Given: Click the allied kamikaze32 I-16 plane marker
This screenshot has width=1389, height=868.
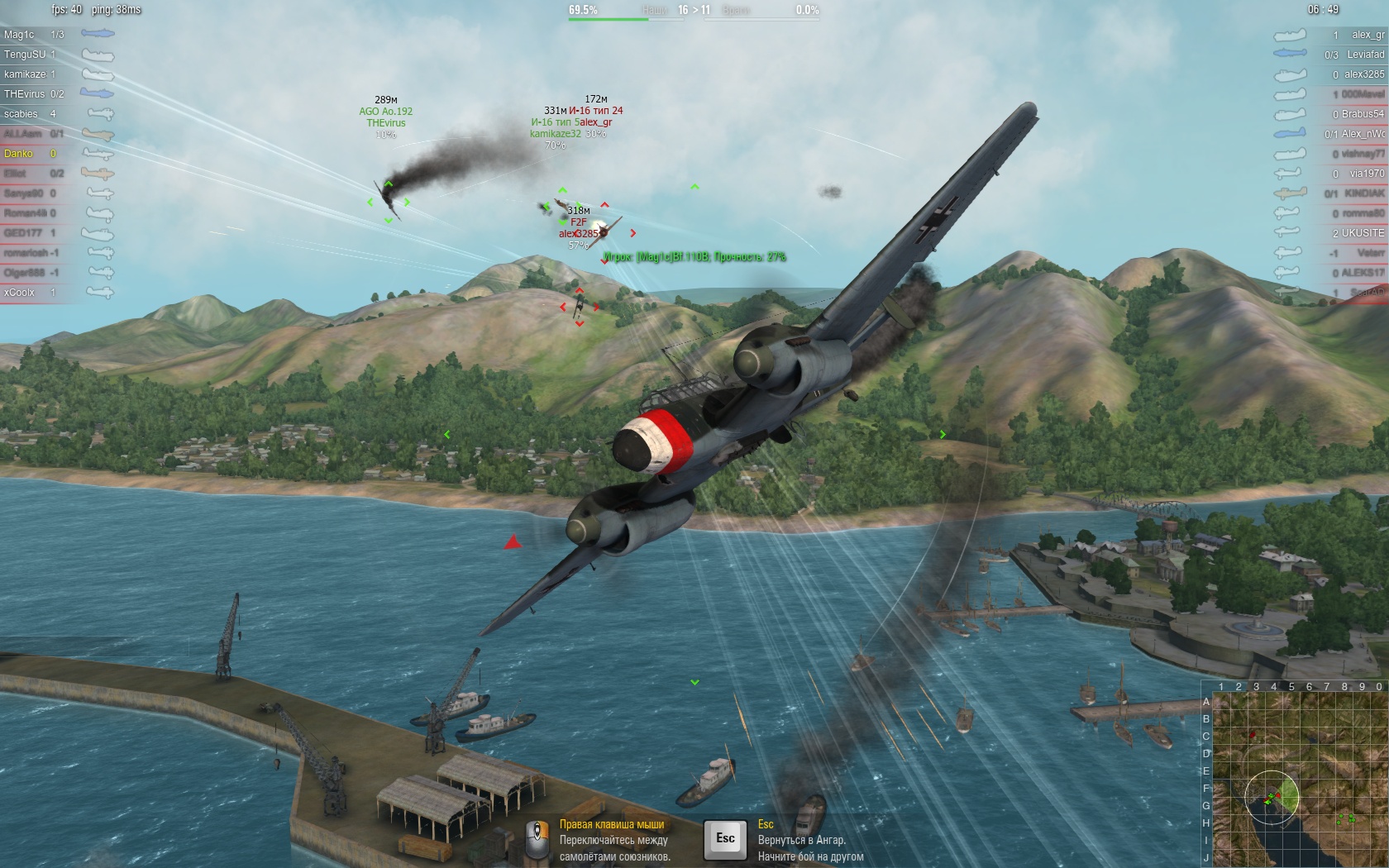Looking at the screenshot, I should click(562, 205).
